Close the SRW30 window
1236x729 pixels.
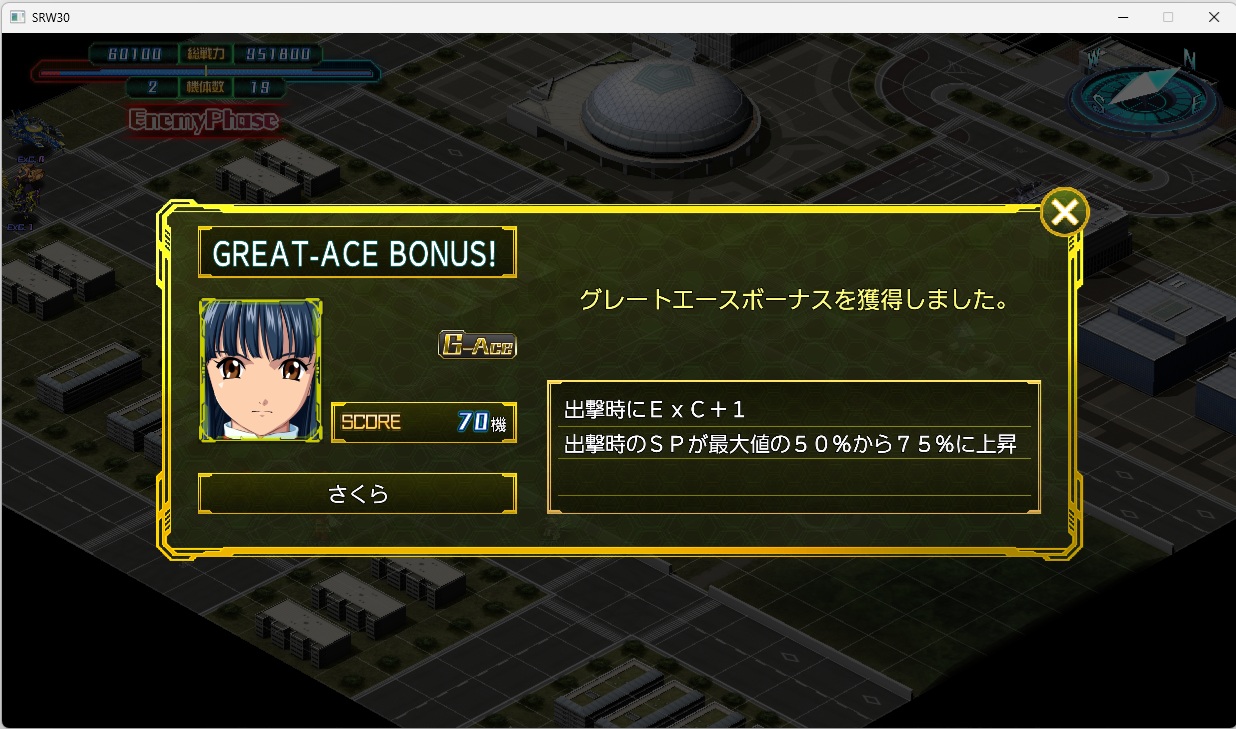click(1213, 17)
